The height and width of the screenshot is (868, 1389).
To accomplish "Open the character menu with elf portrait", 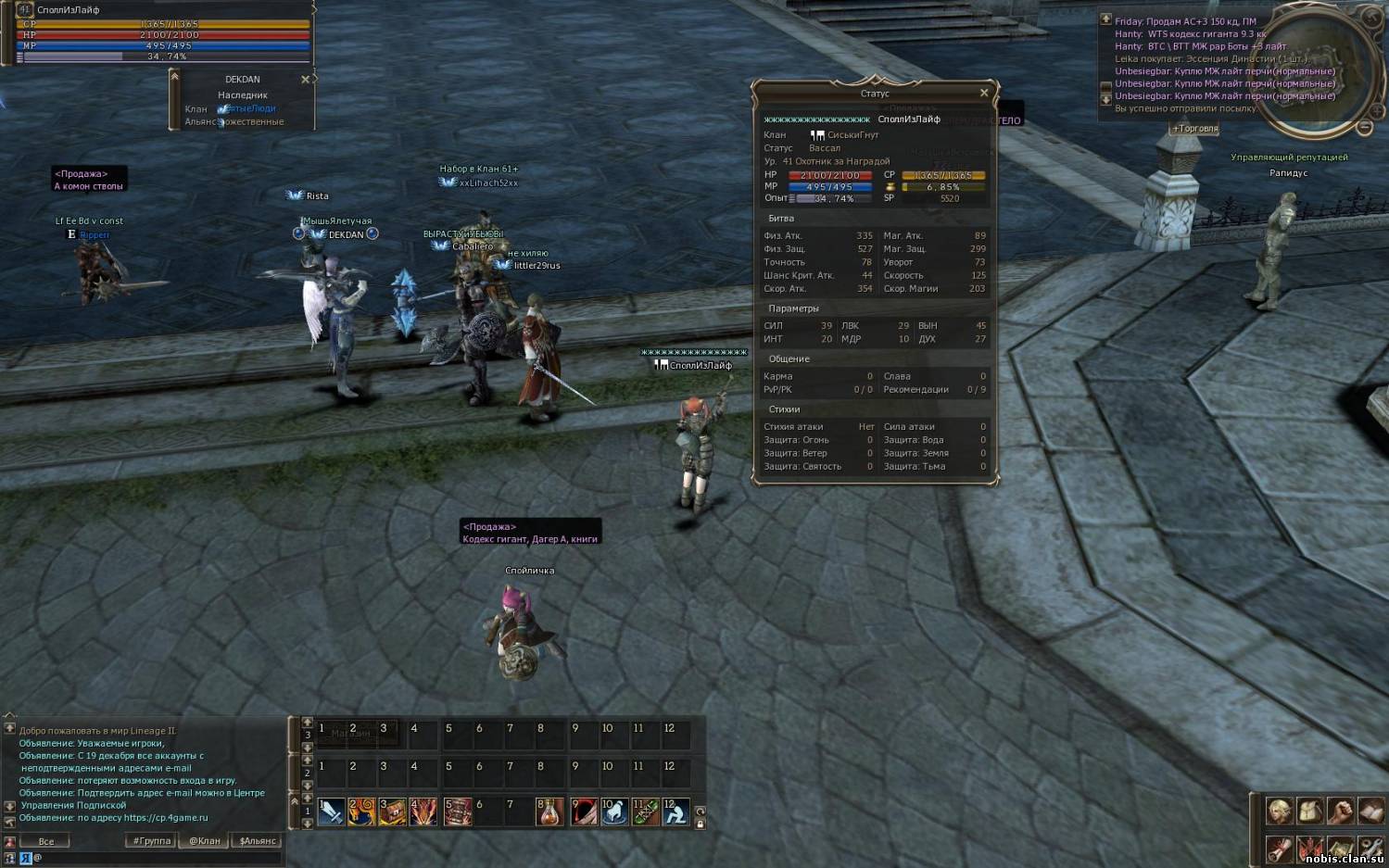I will click(x=1280, y=811).
